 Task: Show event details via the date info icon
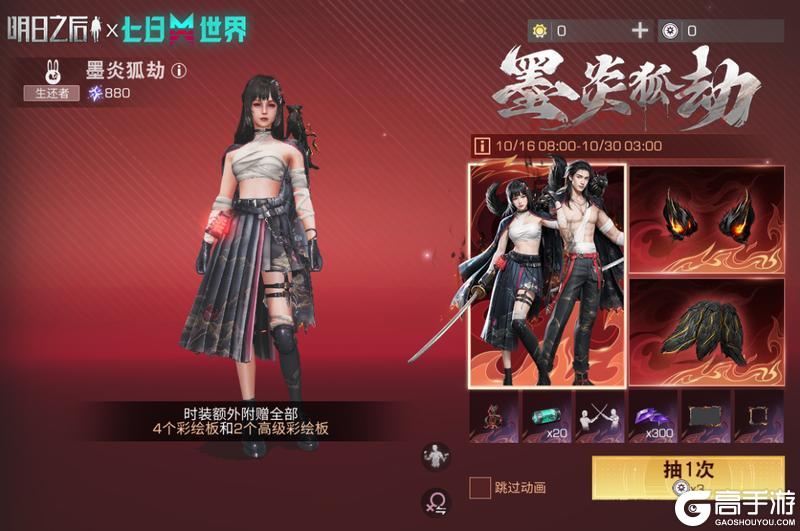pos(482,146)
